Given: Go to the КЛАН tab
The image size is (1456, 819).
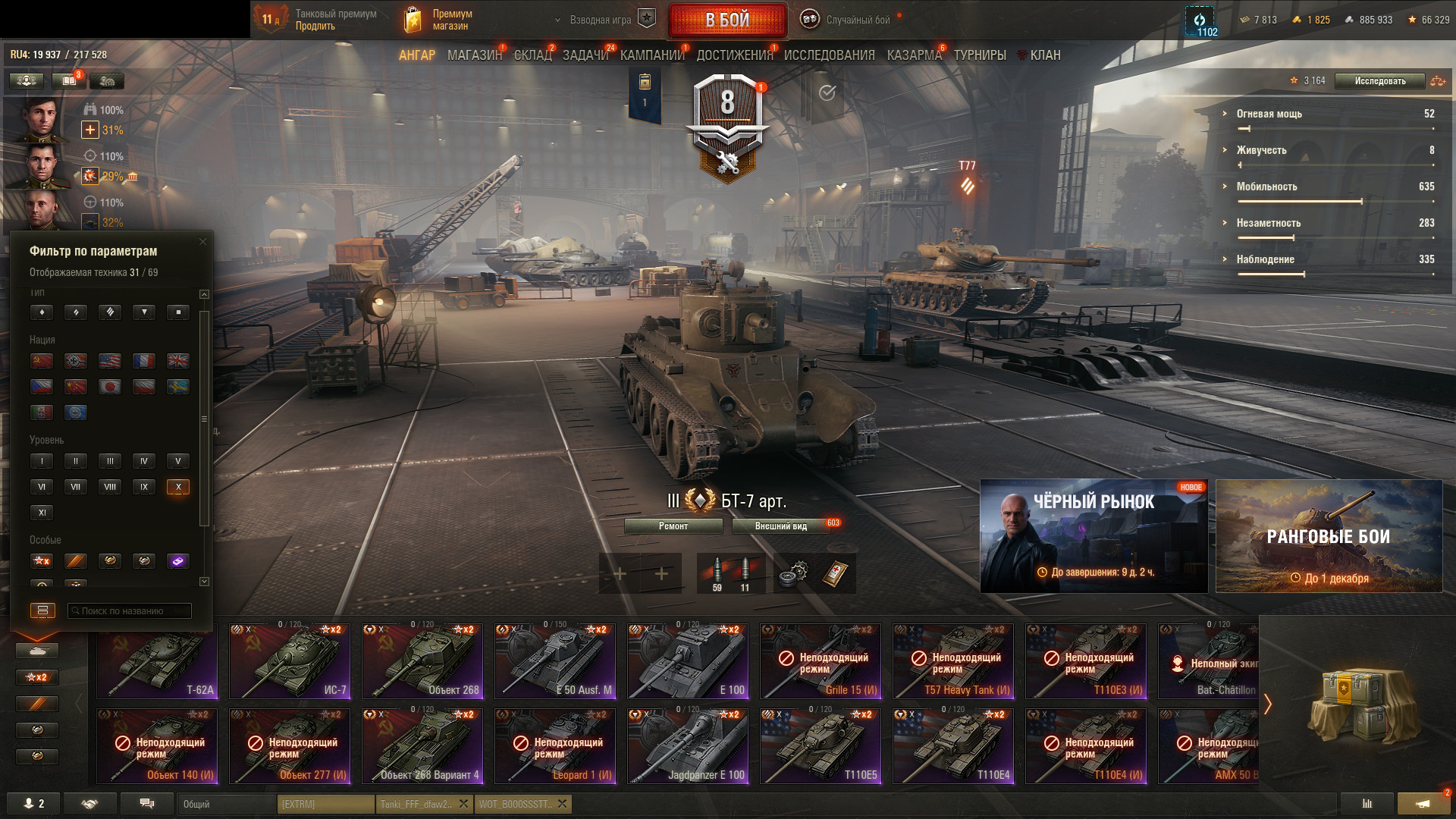Looking at the screenshot, I should click(x=1044, y=55).
